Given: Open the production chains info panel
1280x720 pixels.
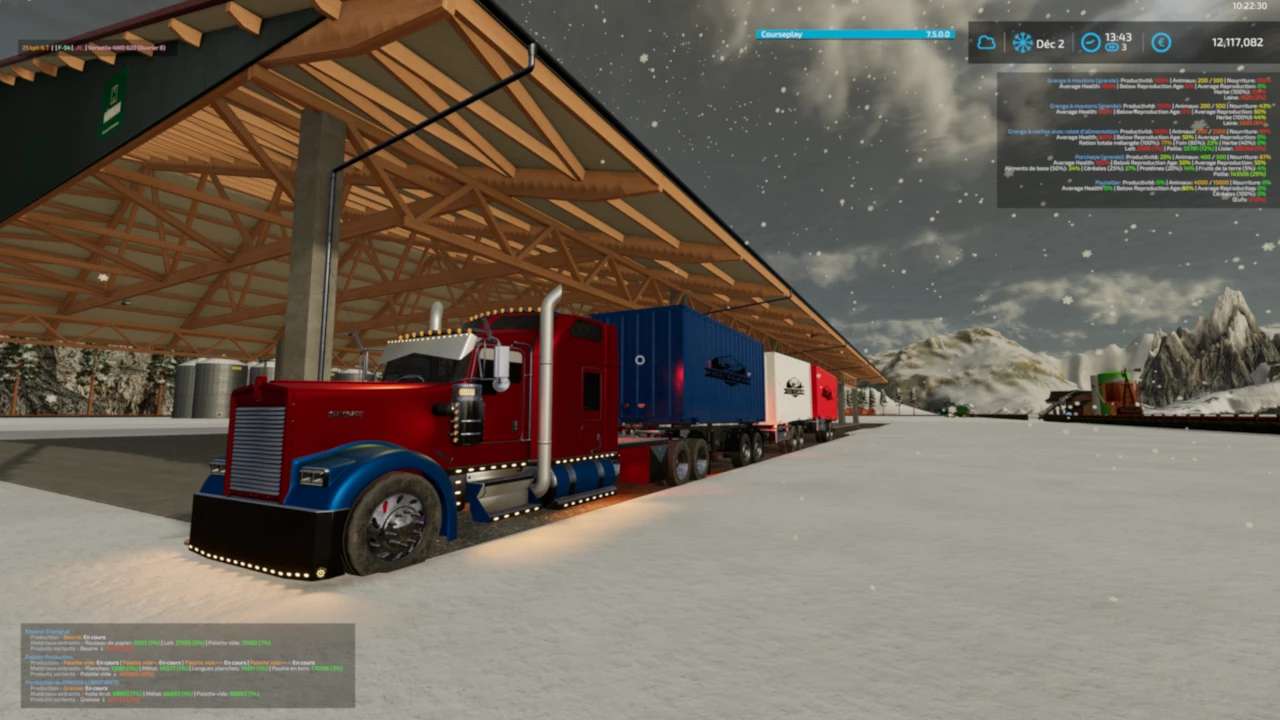Looking at the screenshot, I should [x=188, y=666].
